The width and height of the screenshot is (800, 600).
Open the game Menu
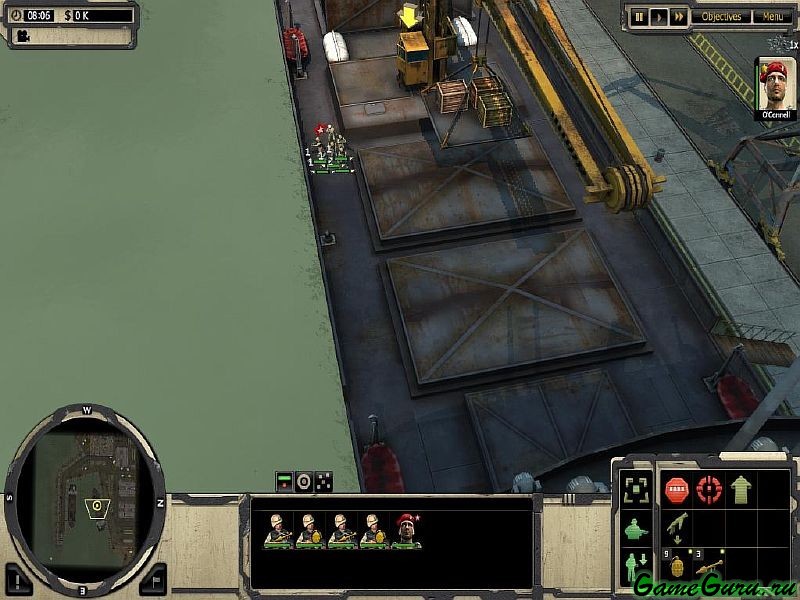[x=772, y=17]
